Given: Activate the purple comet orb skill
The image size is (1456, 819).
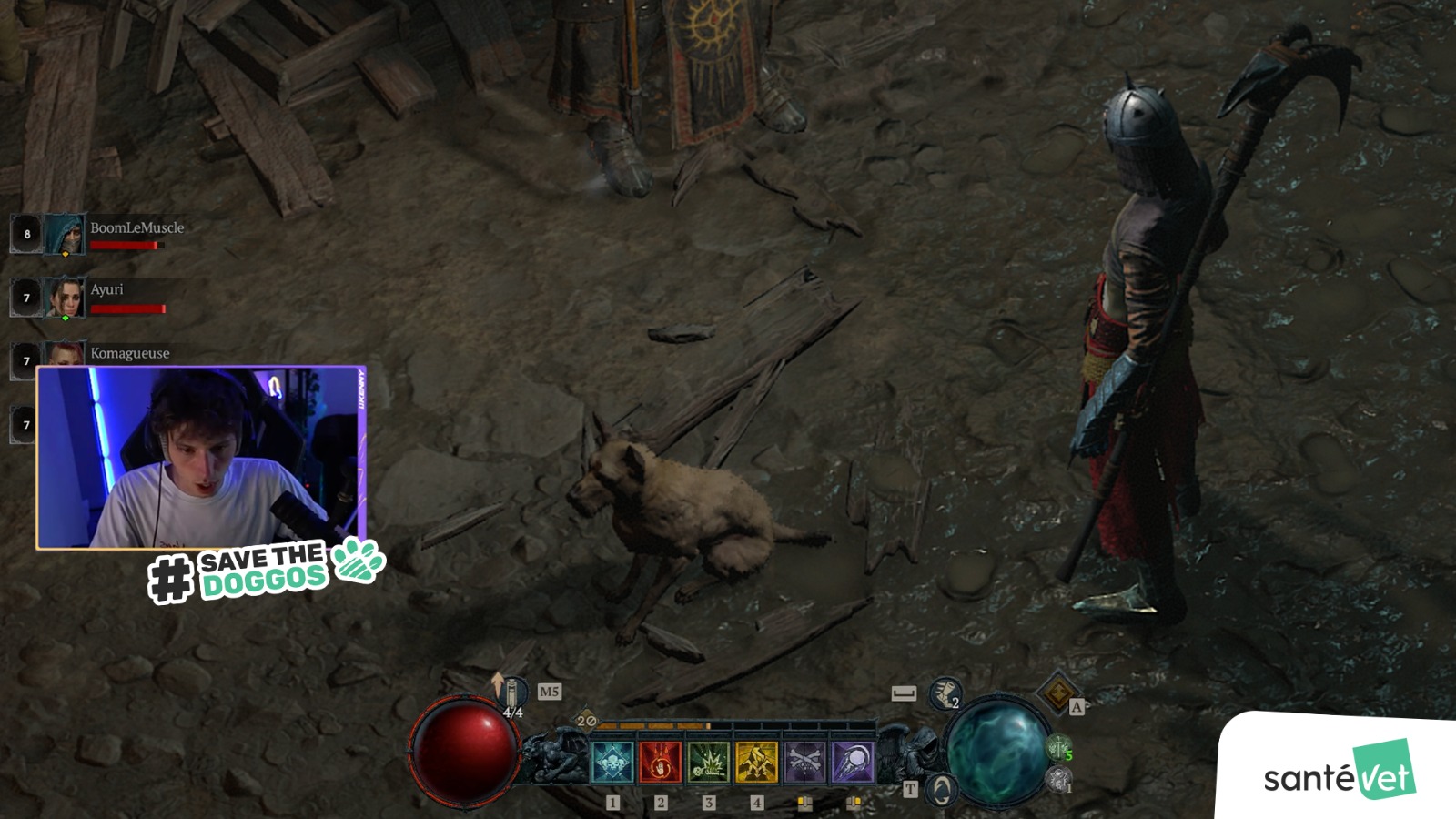Looking at the screenshot, I should (x=853, y=762).
